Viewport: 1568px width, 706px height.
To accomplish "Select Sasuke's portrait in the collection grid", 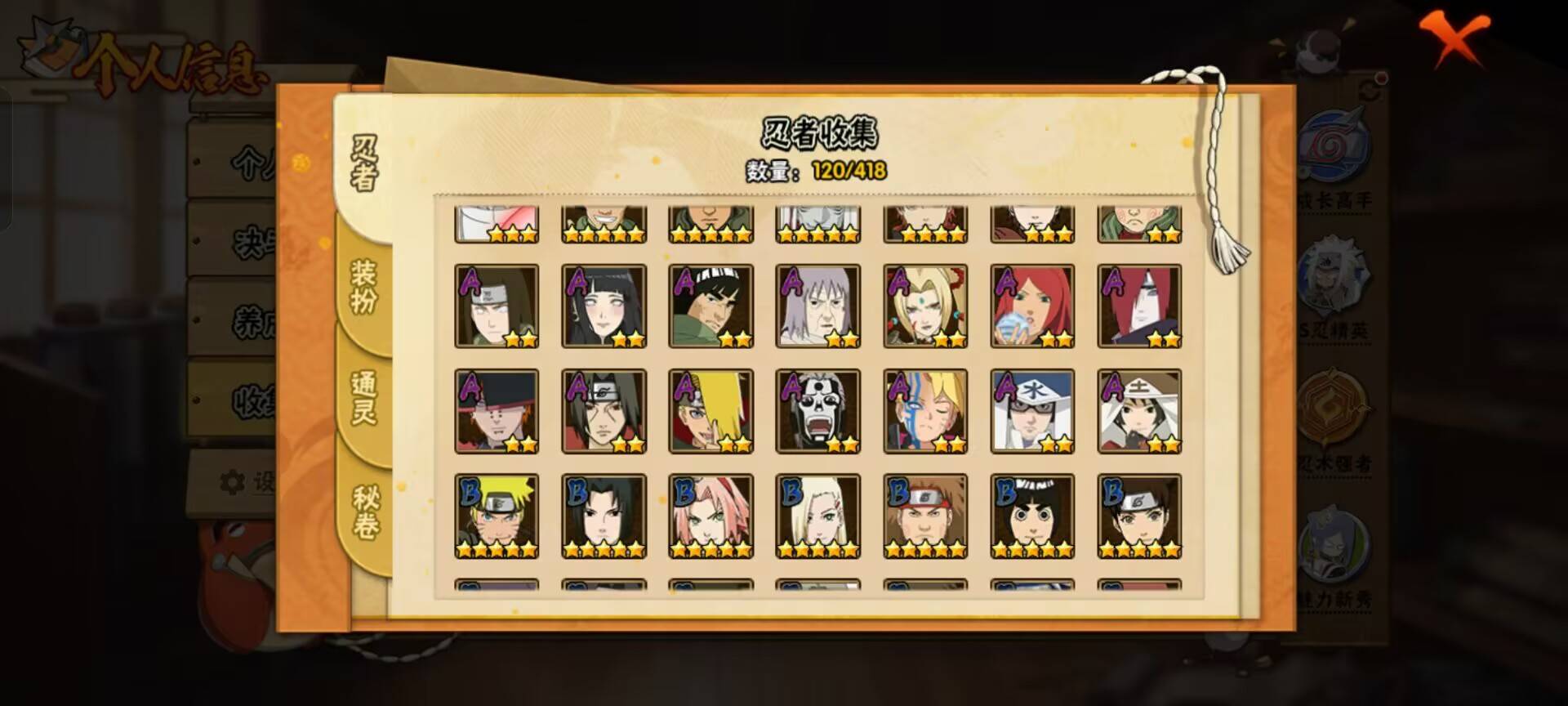I will coord(604,515).
